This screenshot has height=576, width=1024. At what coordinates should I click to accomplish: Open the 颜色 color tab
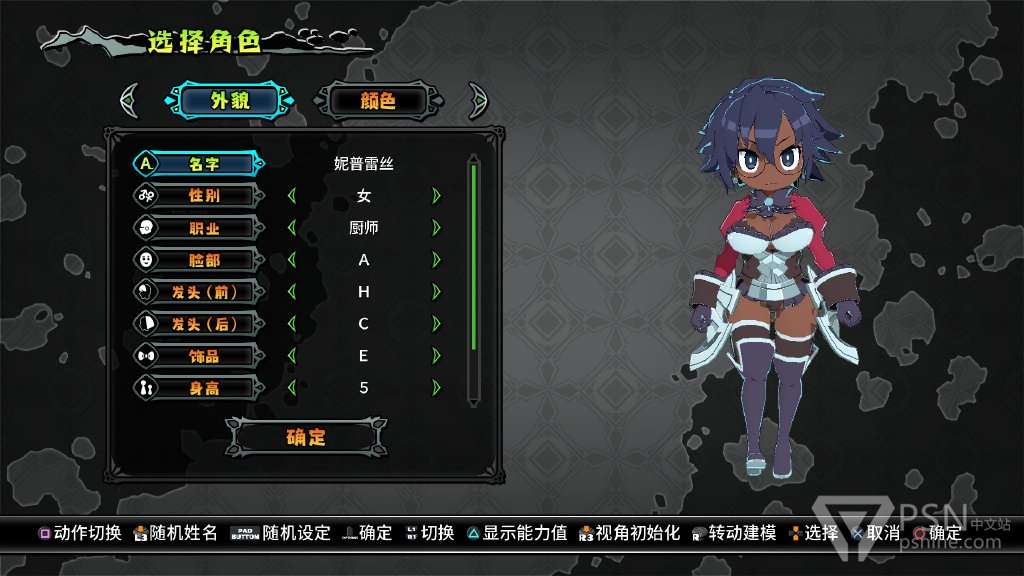click(x=377, y=100)
